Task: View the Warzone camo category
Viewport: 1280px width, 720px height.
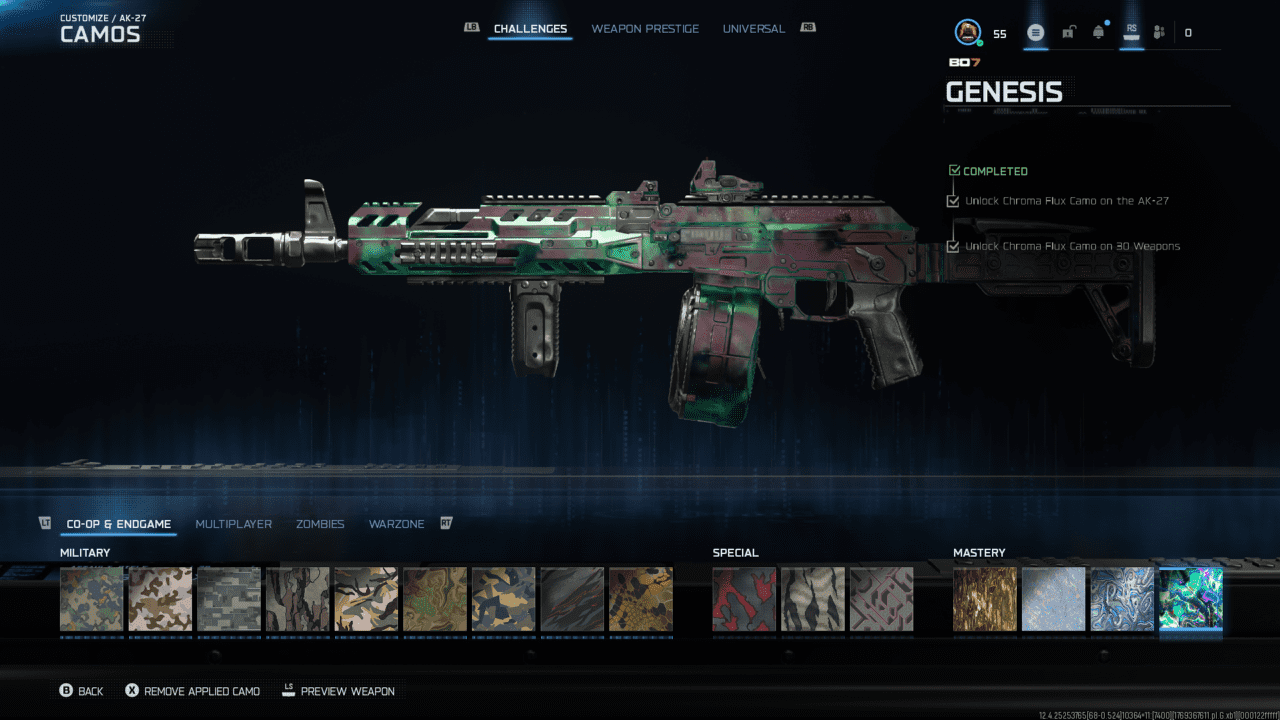Action: point(396,524)
